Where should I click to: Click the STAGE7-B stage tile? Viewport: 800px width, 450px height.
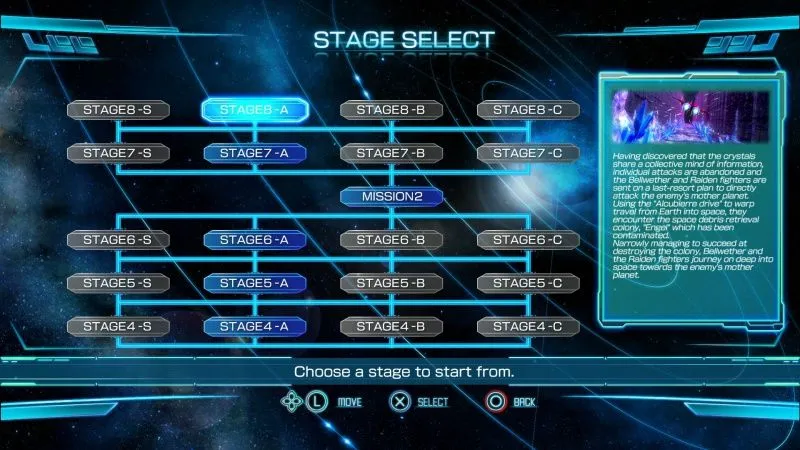click(x=391, y=153)
